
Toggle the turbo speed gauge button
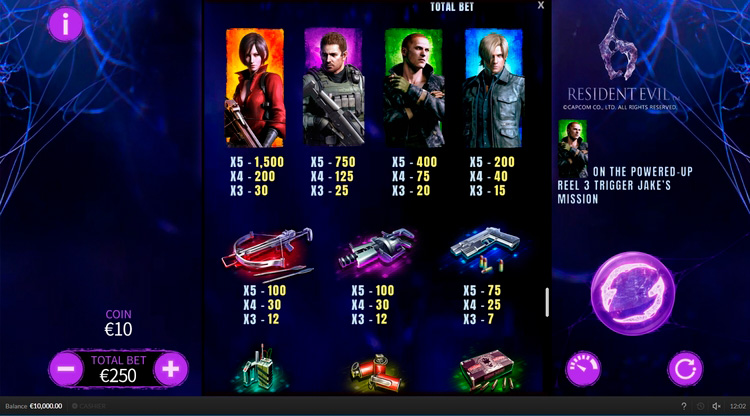583,368
